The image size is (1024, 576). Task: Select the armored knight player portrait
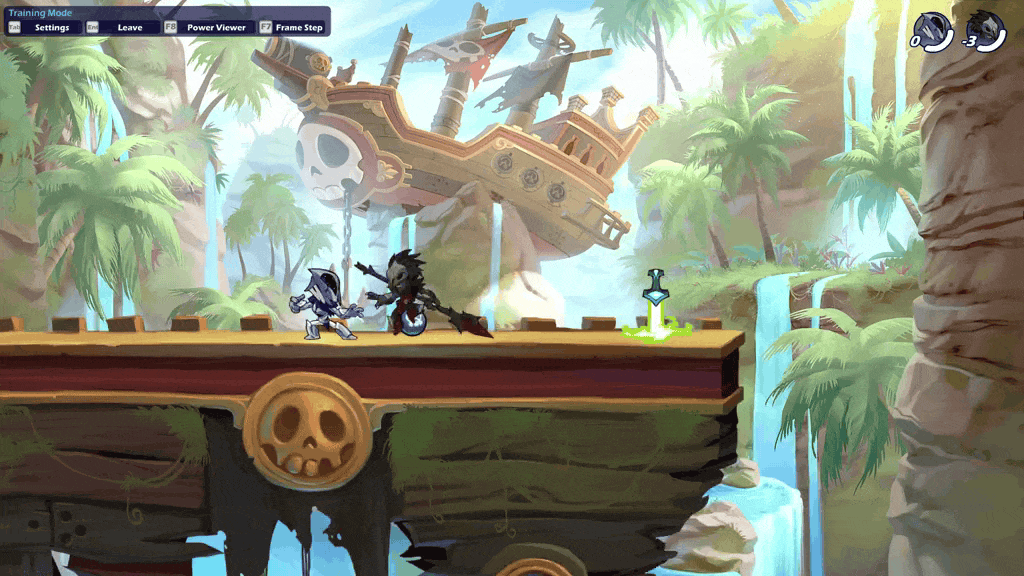click(934, 31)
